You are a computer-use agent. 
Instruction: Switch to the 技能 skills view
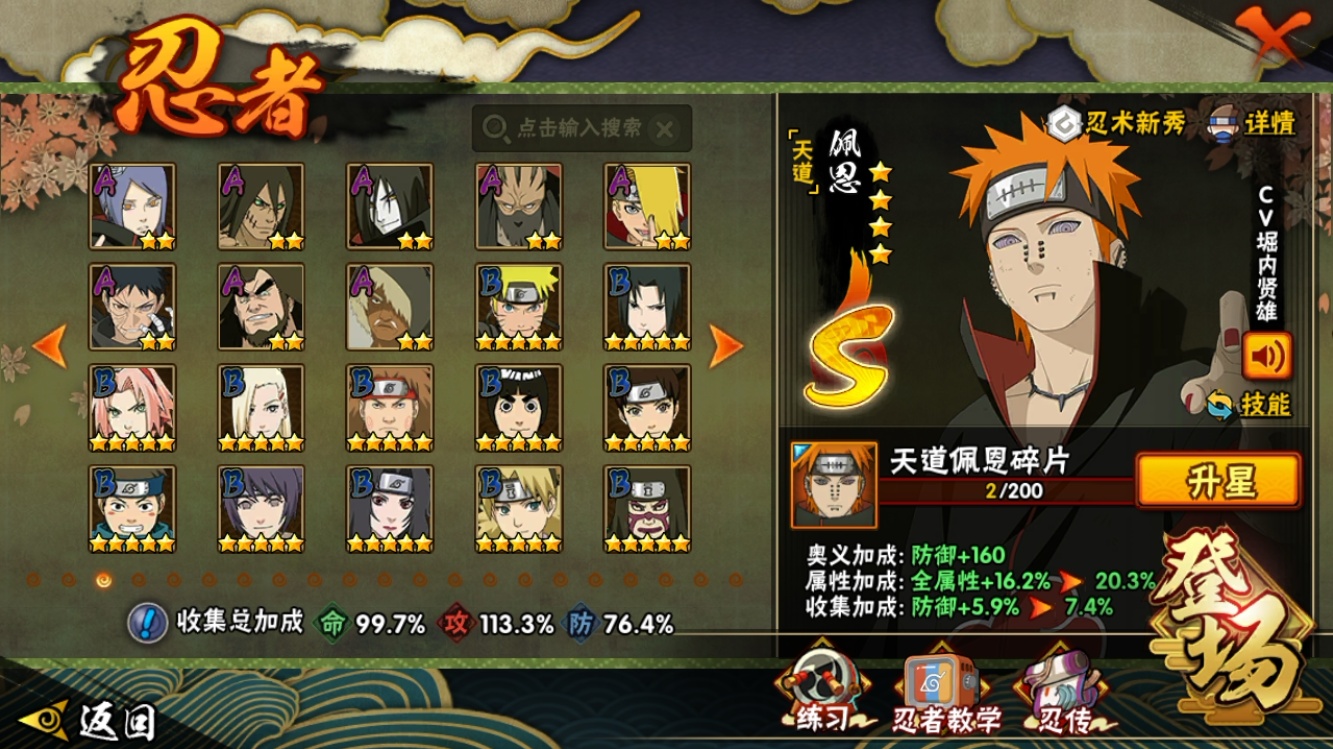1250,405
